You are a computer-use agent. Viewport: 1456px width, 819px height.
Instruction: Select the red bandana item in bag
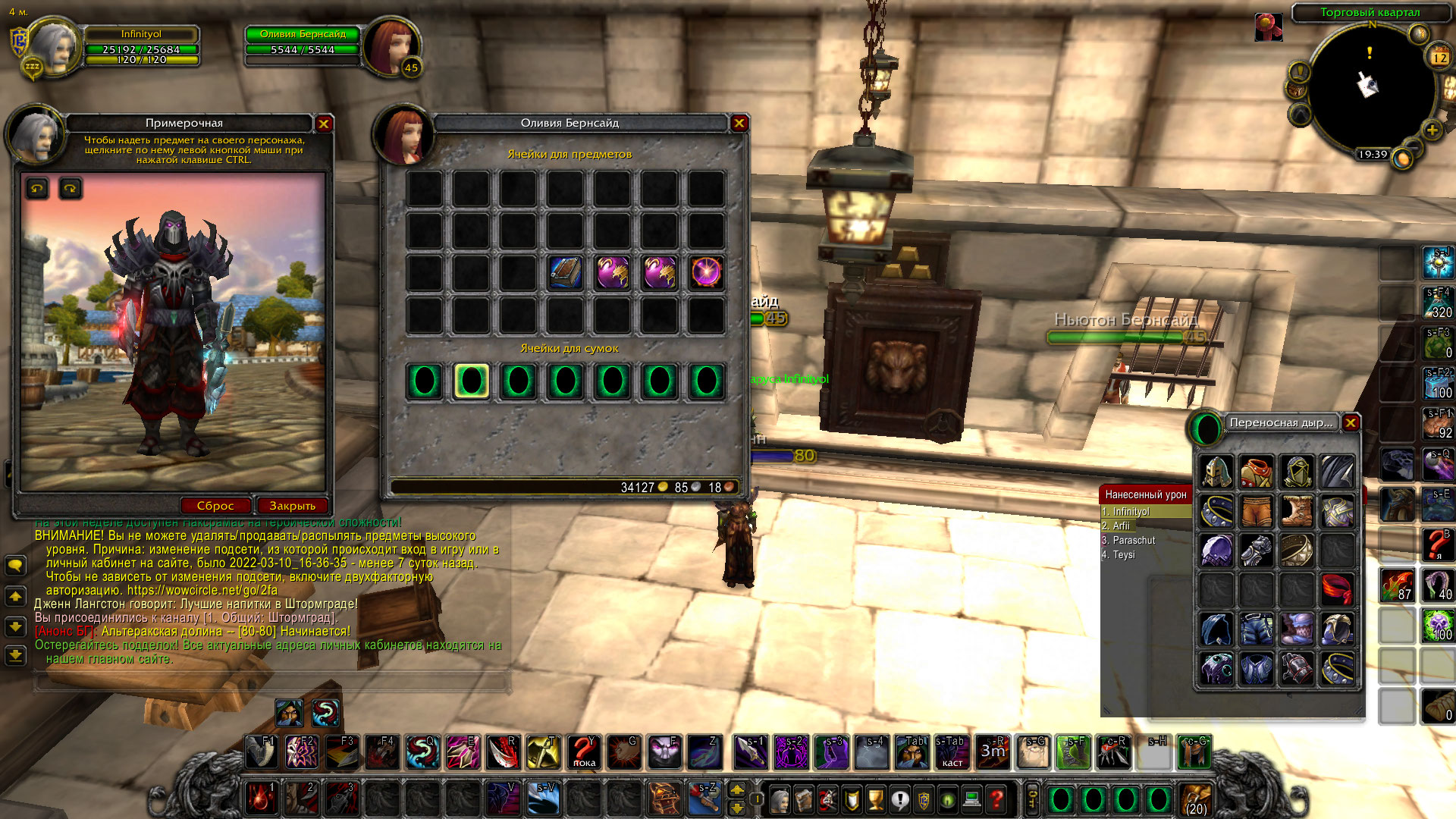click(x=1338, y=589)
